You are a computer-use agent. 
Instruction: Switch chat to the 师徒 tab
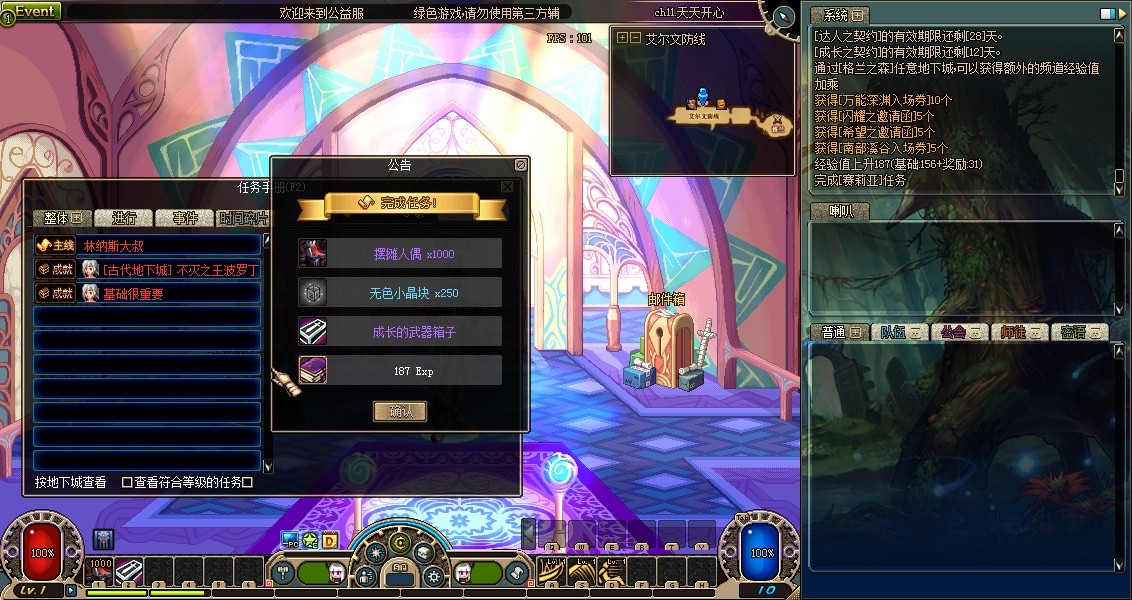pyautogui.click(x=1021, y=332)
